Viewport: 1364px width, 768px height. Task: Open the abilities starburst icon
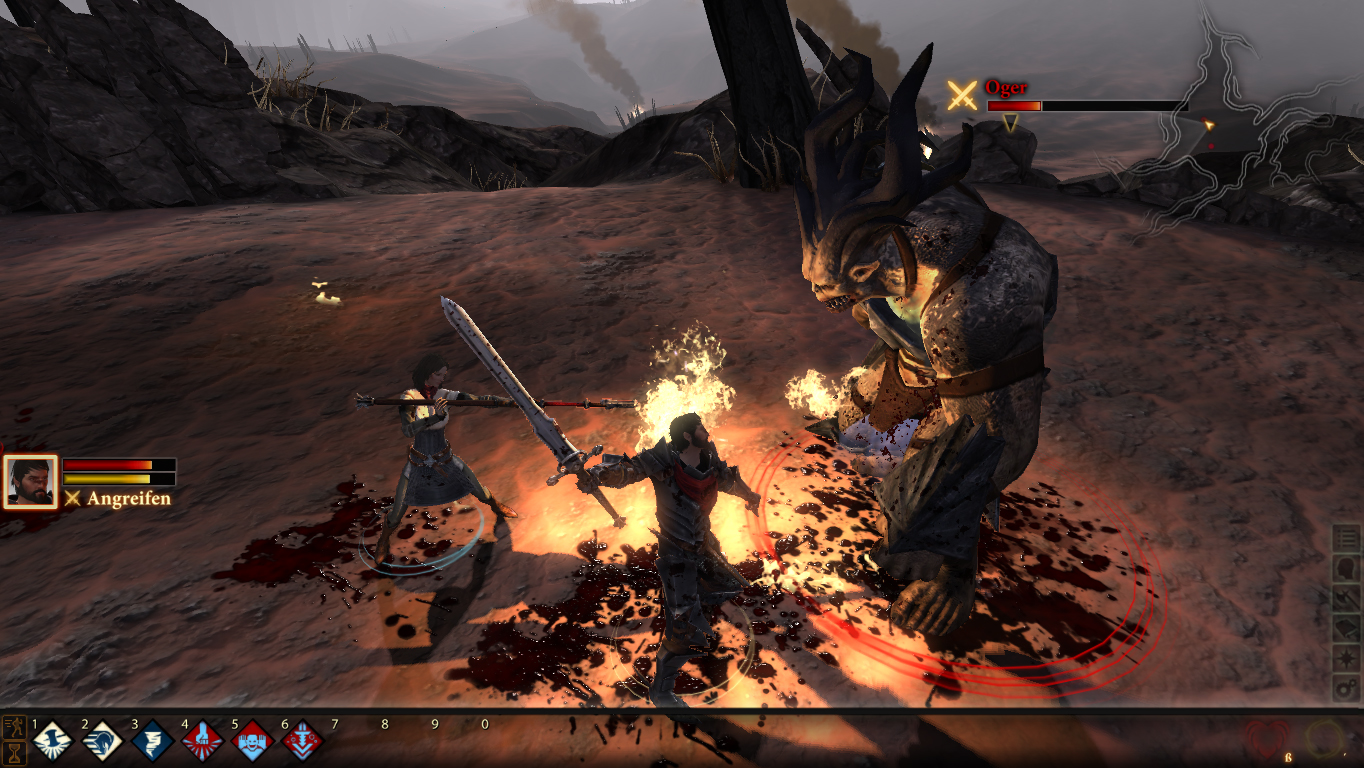(x=1347, y=659)
